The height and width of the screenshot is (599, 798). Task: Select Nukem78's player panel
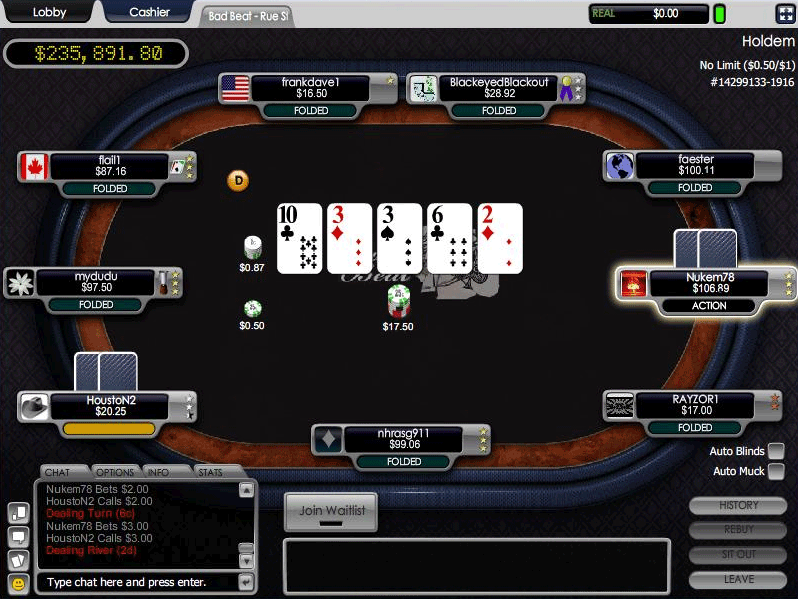point(709,283)
